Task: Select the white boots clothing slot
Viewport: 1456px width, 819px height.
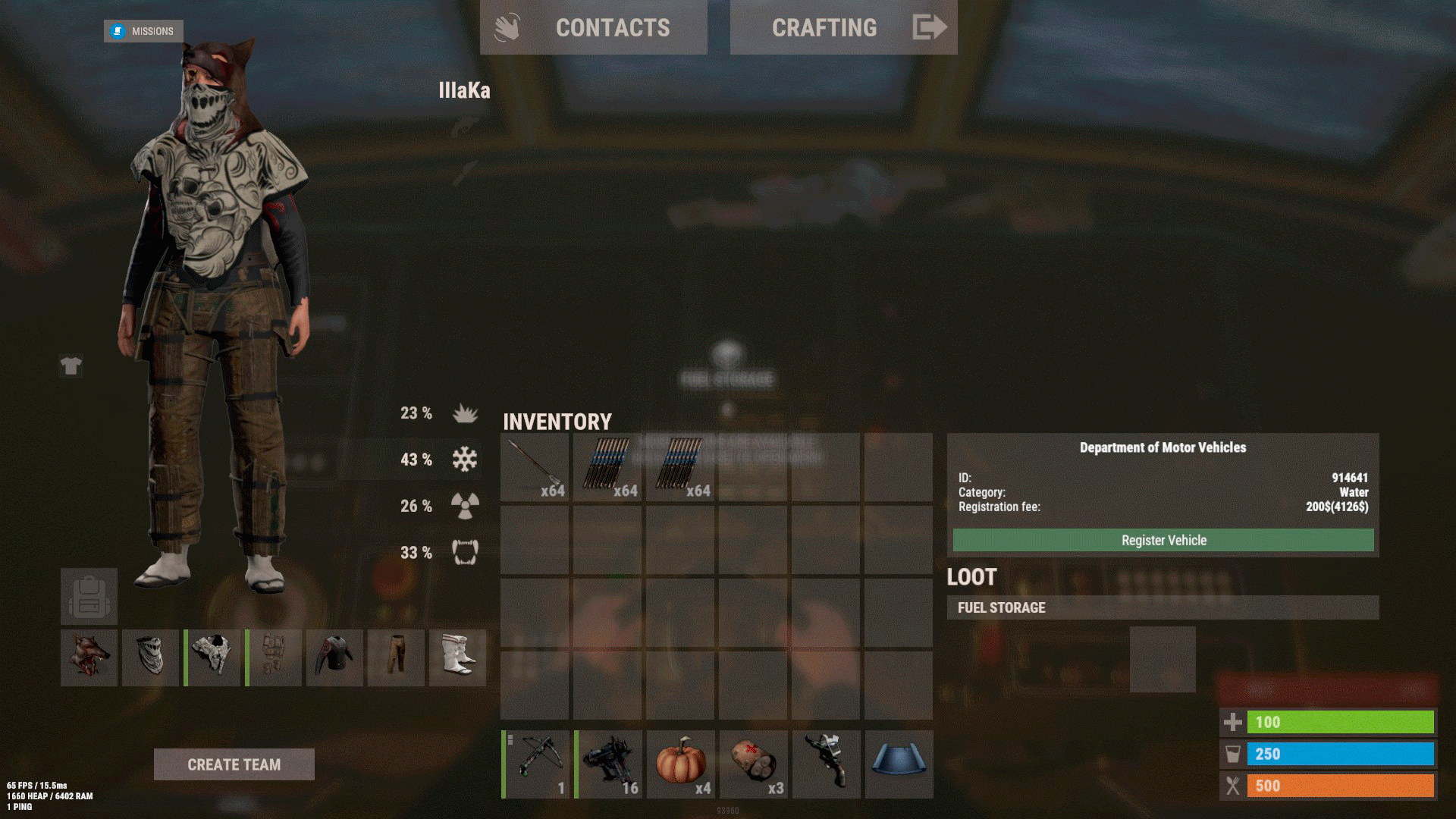Action: coord(457,657)
